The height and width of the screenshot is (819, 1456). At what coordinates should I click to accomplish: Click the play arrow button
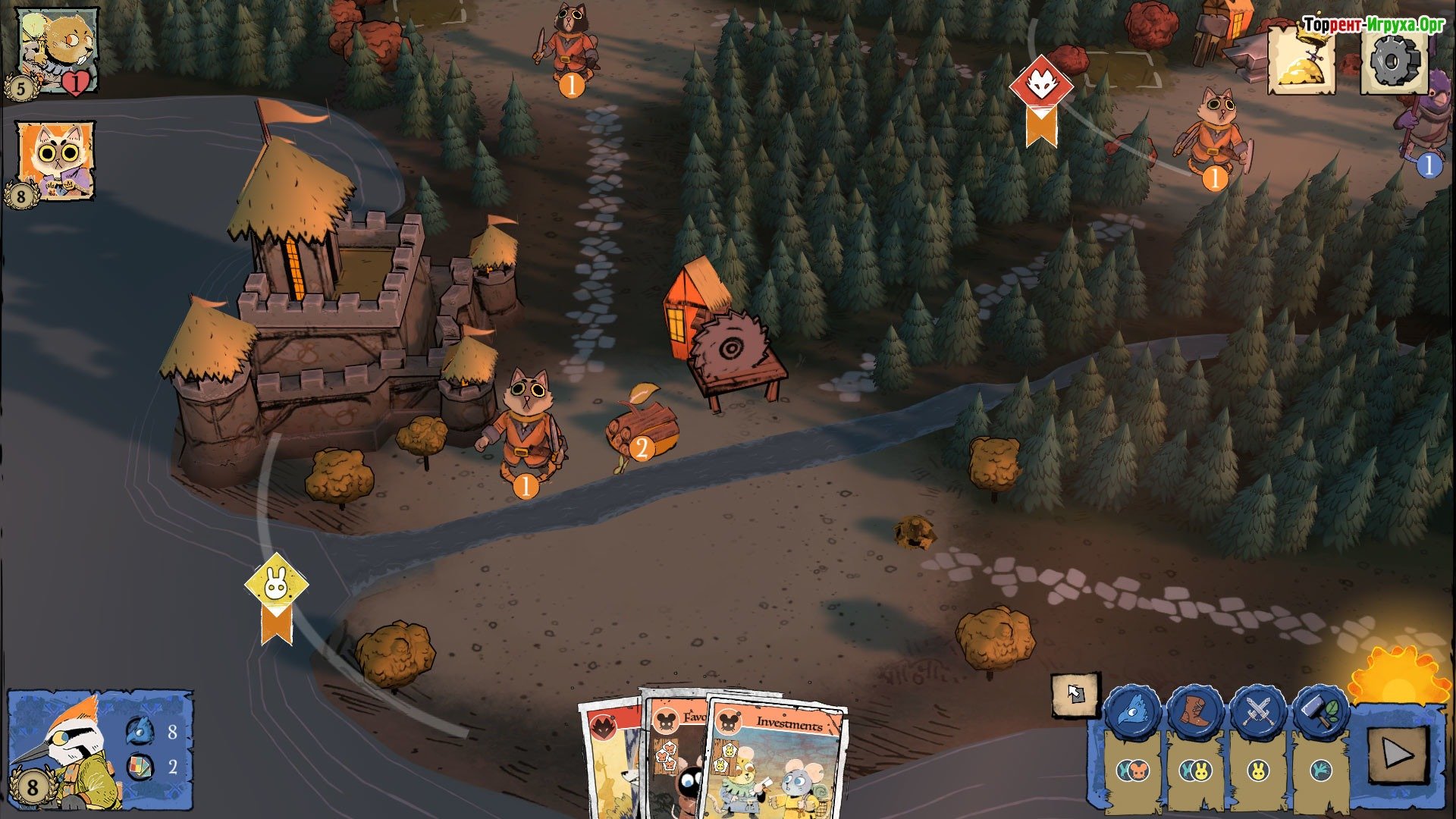point(1396,755)
